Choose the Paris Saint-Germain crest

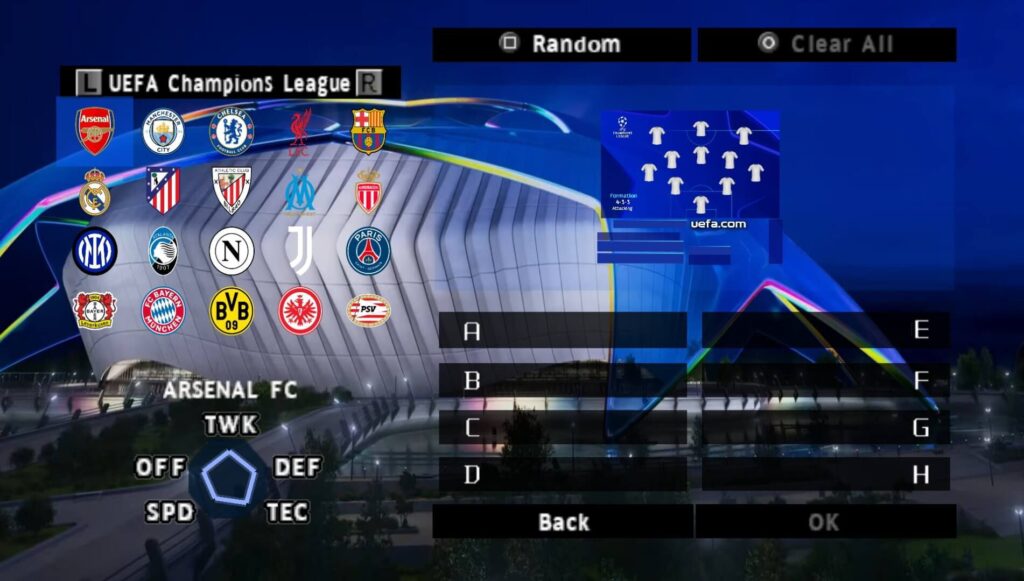click(x=368, y=251)
